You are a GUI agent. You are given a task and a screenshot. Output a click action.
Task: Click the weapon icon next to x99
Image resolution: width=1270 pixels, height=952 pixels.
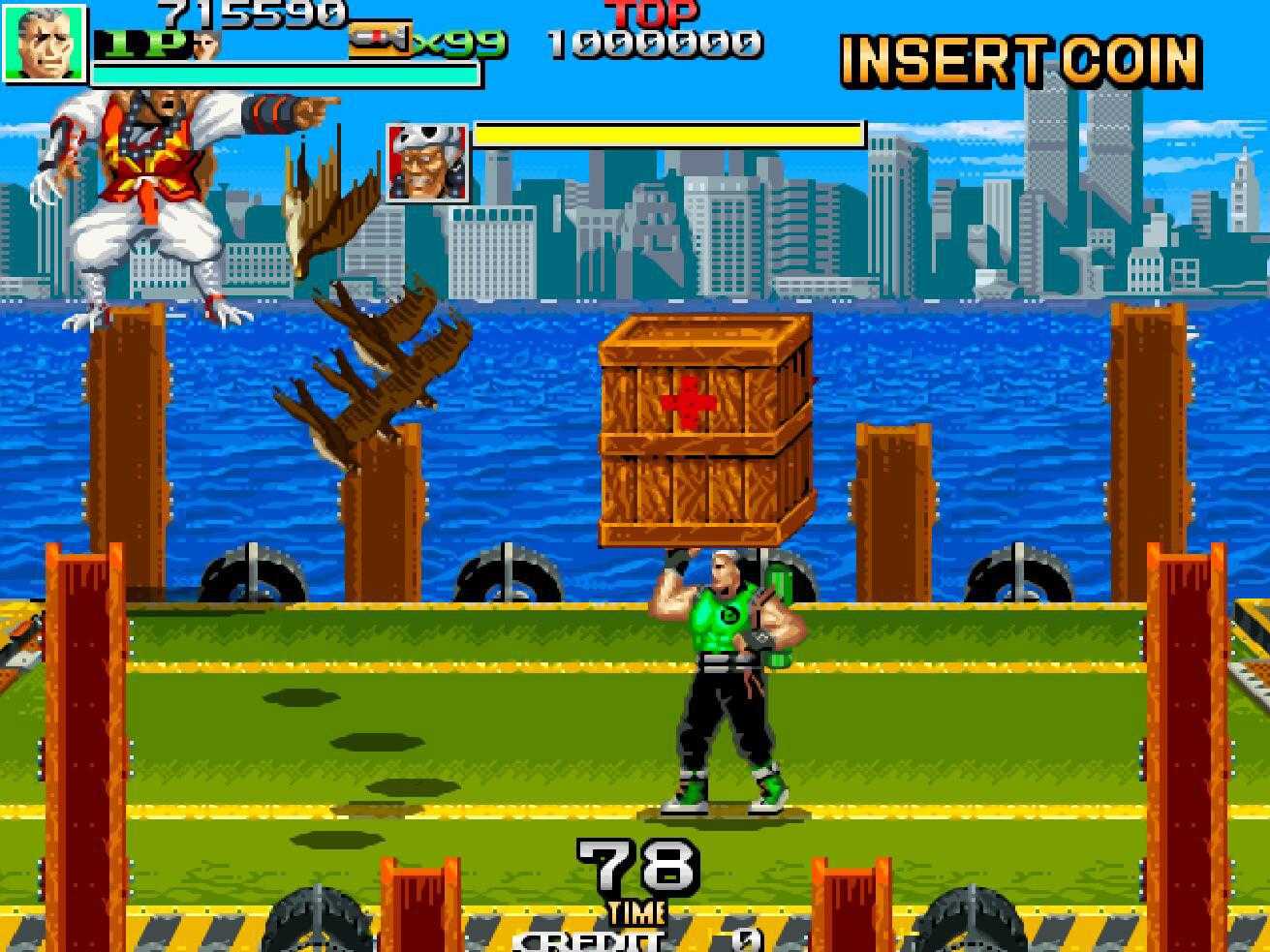(x=379, y=39)
